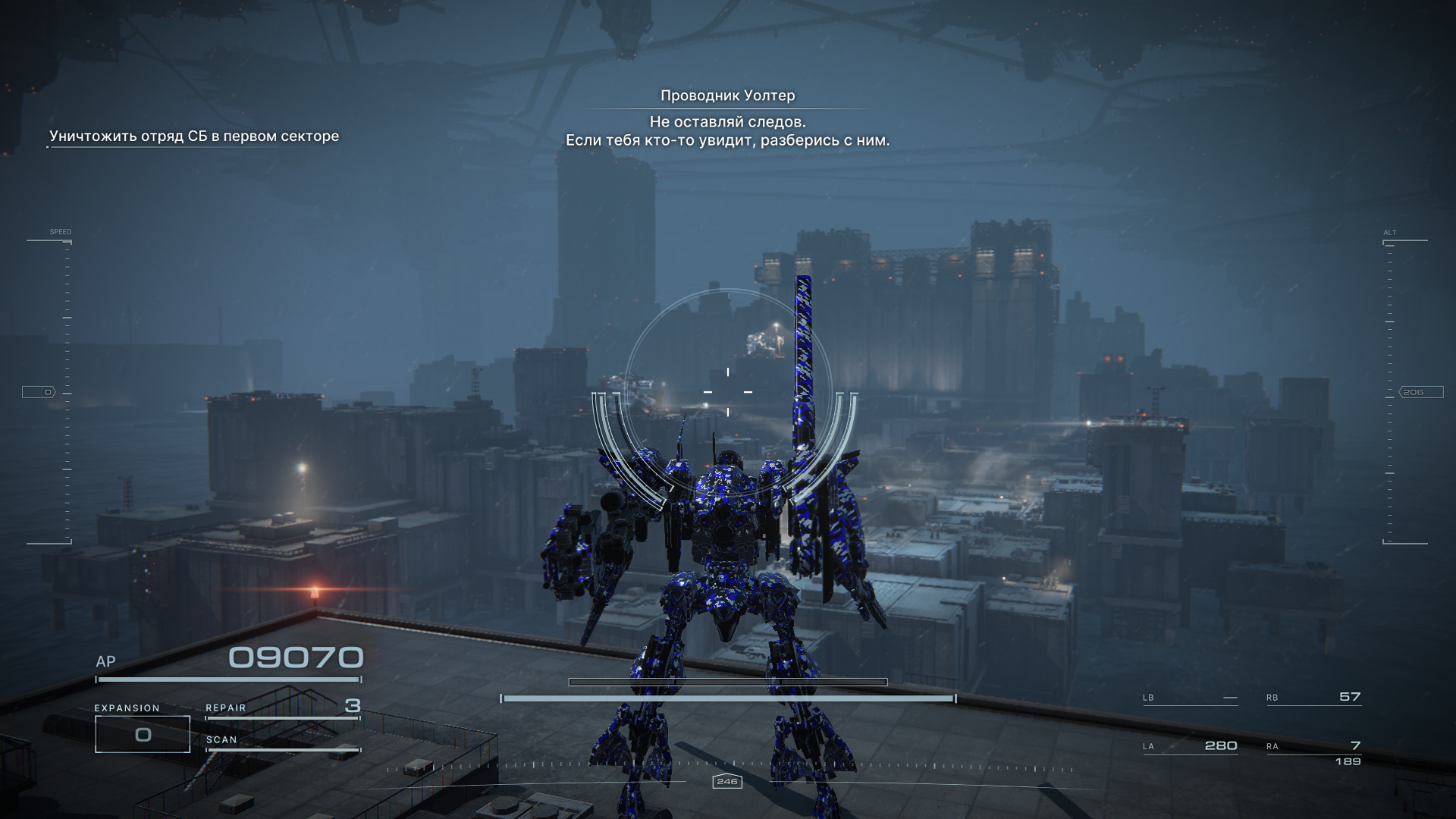1456x819 pixels.
Task: Select the LB shoulder weapon slot
Action: [1190, 698]
